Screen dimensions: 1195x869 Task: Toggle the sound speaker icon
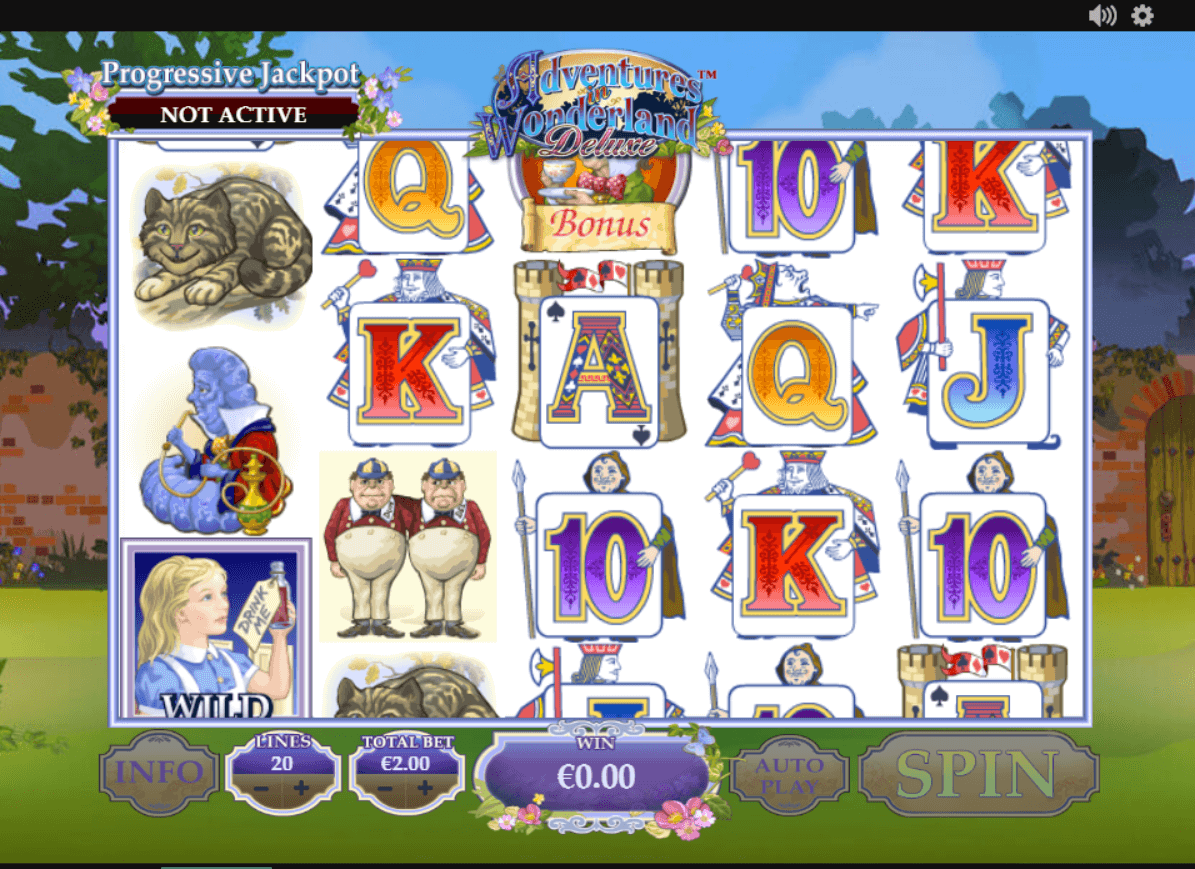point(1101,15)
